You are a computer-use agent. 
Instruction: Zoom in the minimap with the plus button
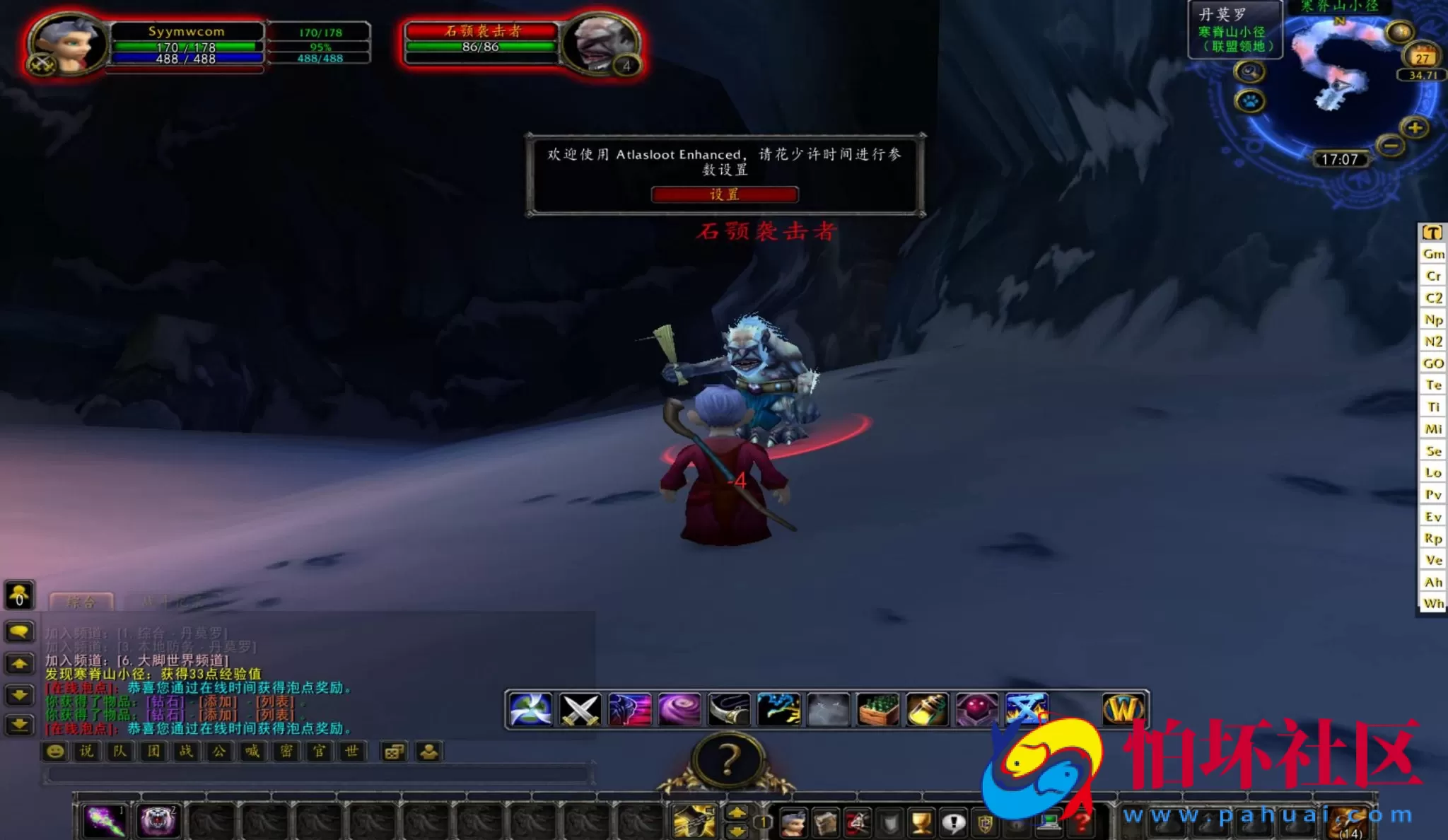click(1415, 129)
